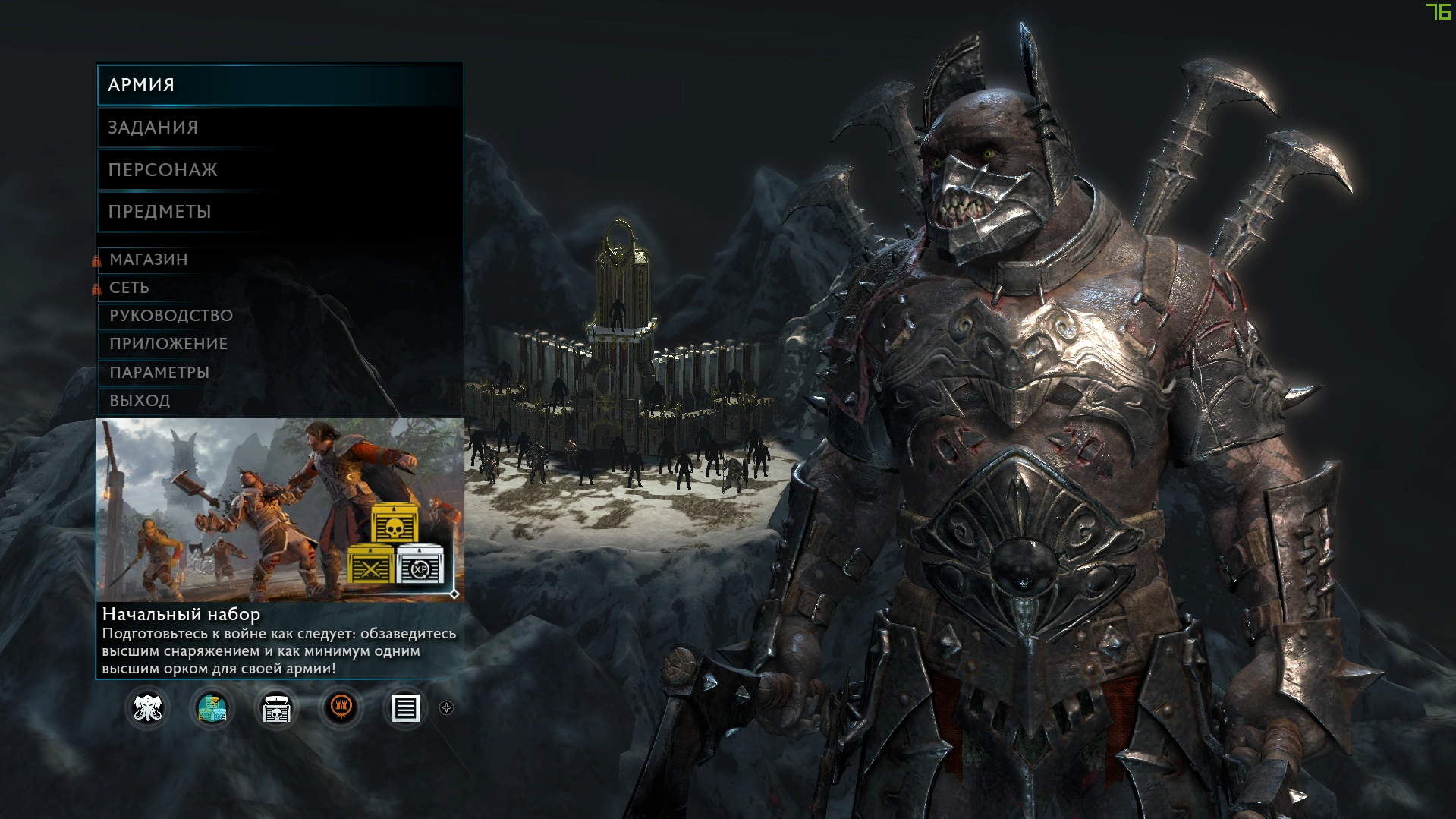Select the teal loot chests icon
Screen dimensions: 1456x819
point(212,709)
